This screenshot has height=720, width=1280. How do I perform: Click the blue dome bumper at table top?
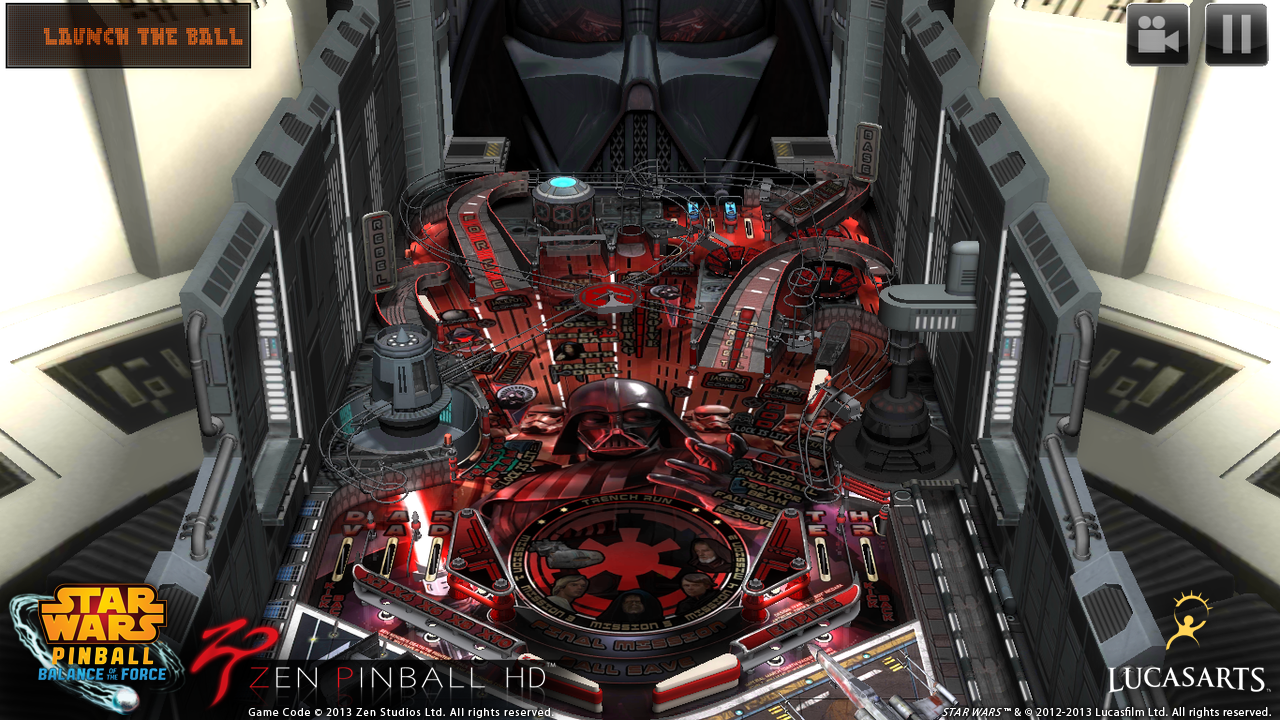coord(562,182)
